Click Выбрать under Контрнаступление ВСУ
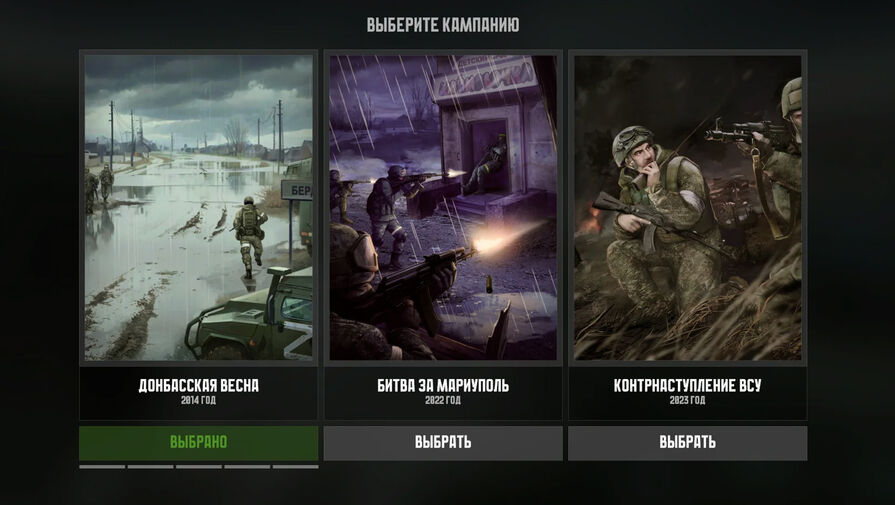The width and height of the screenshot is (895, 505). 687,442
